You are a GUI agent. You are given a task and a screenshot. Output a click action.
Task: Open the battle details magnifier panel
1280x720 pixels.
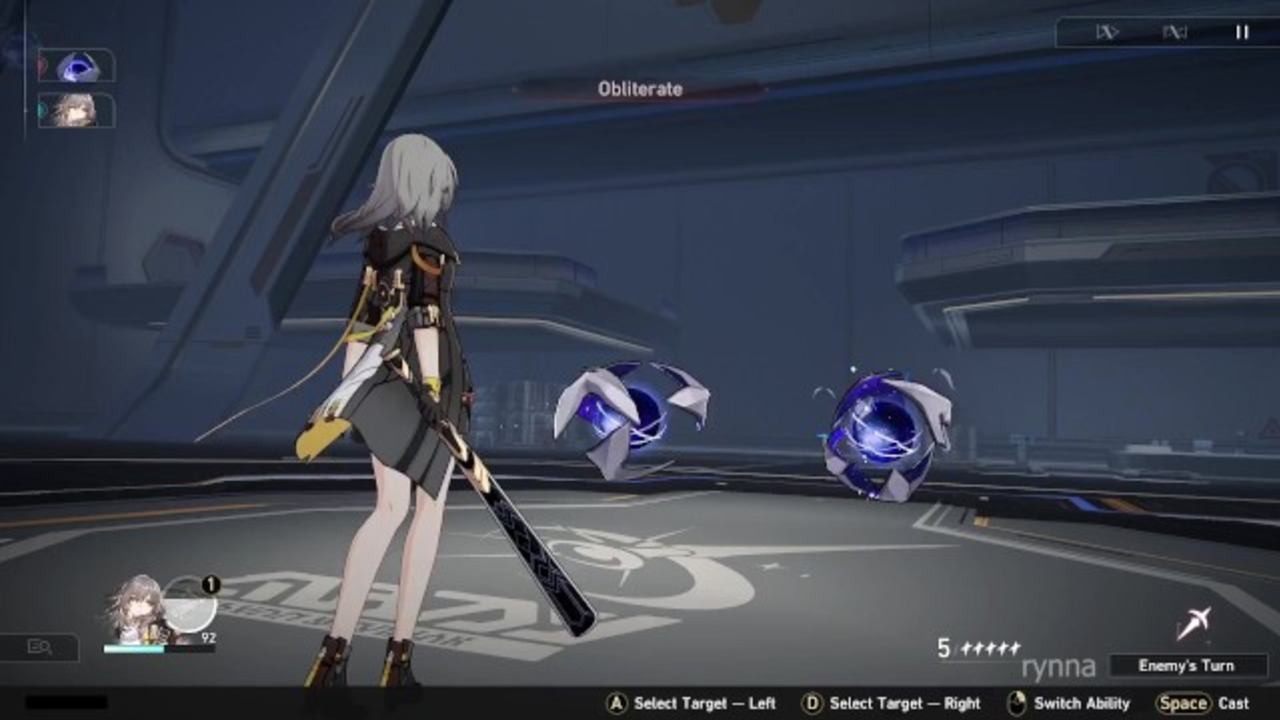point(40,647)
